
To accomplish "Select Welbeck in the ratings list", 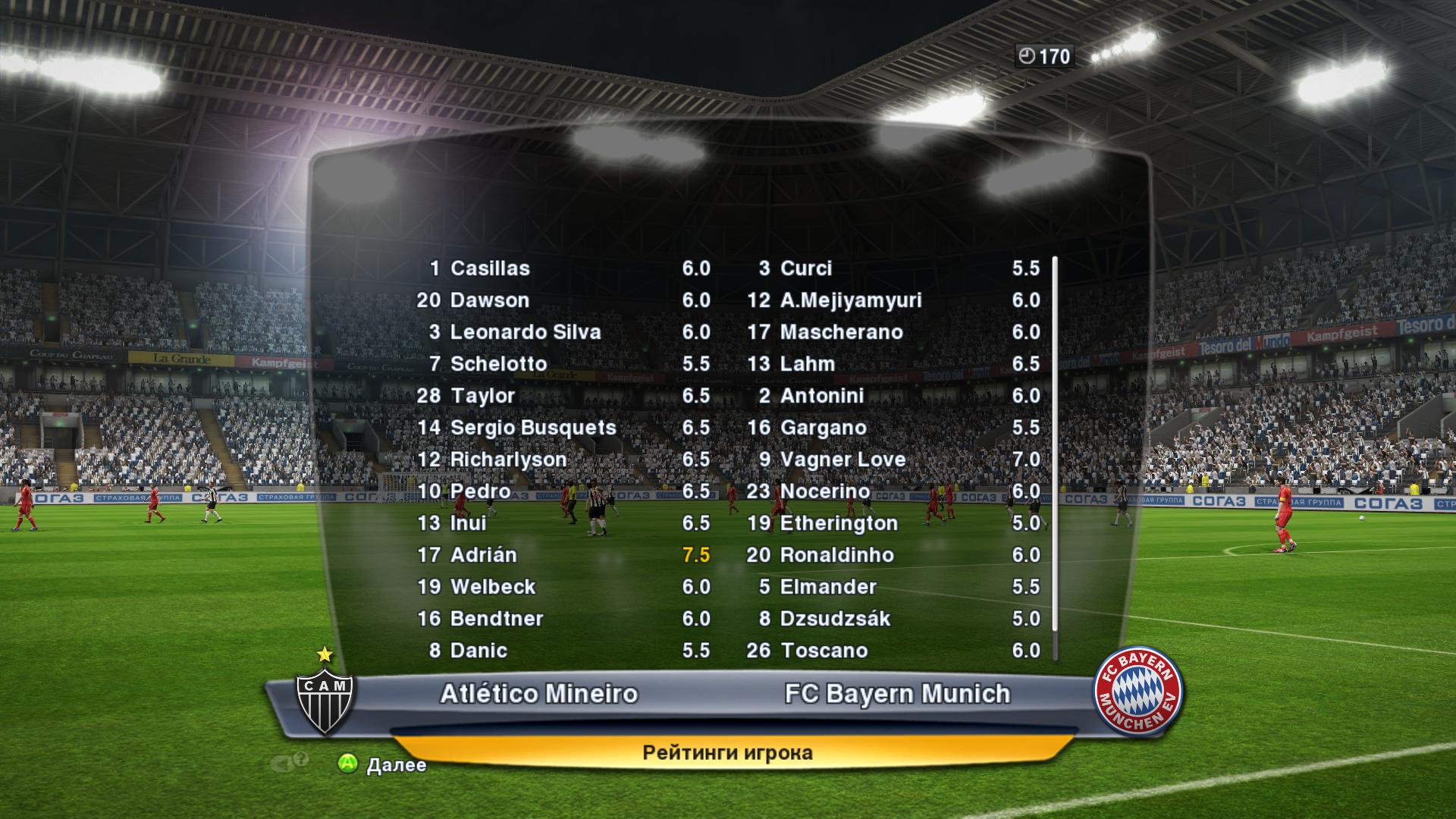I will pos(493,587).
